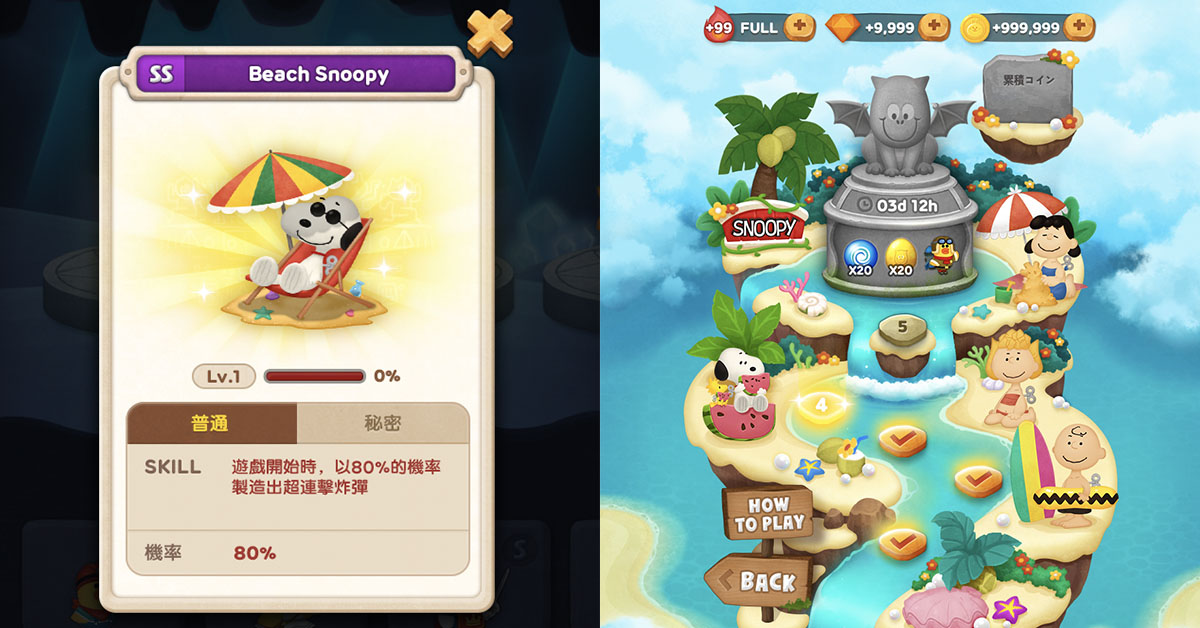Open the Snoopy event sign
Screen dimensions: 1200x628
click(765, 228)
